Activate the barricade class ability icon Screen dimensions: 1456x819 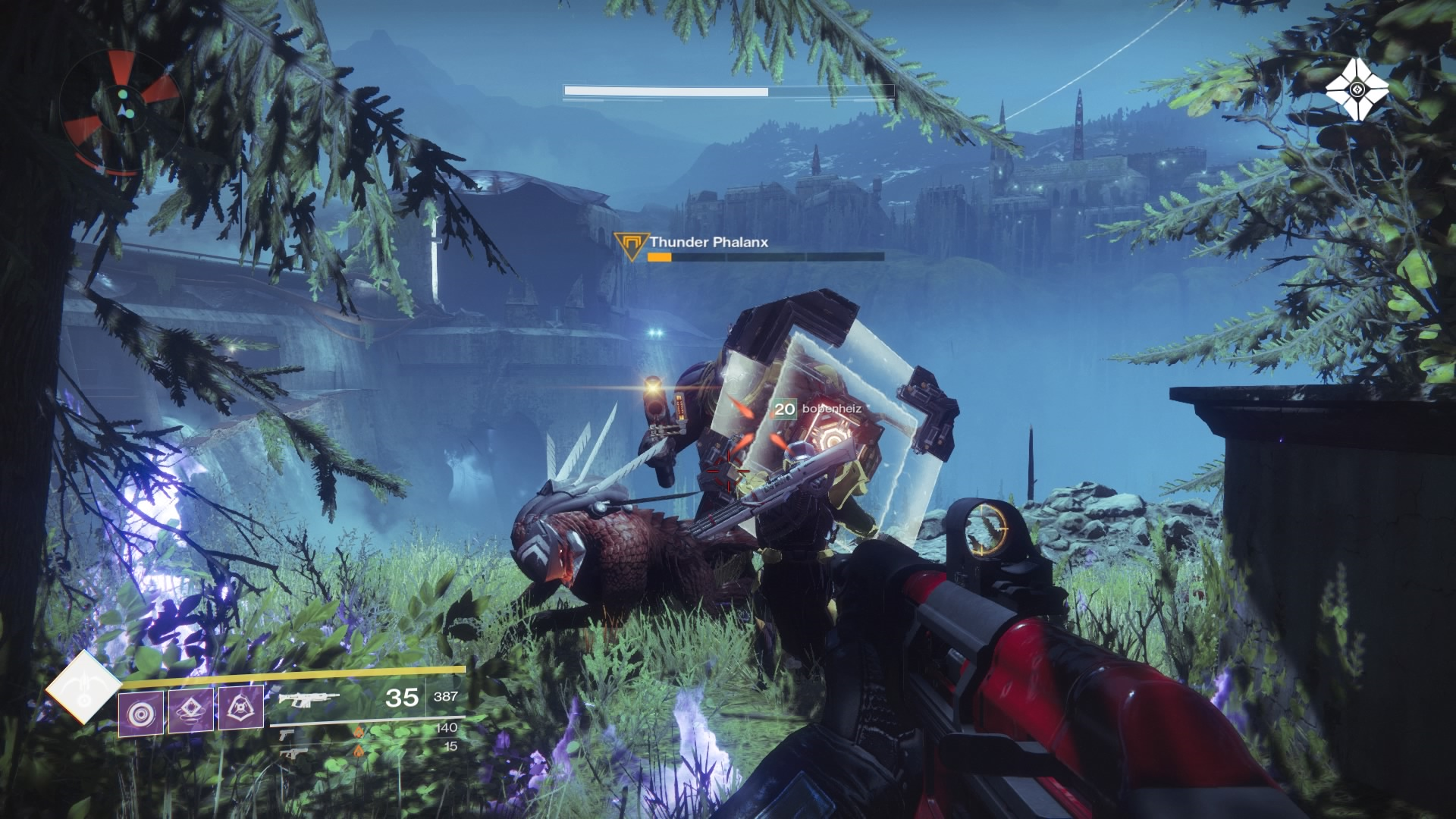tap(240, 708)
